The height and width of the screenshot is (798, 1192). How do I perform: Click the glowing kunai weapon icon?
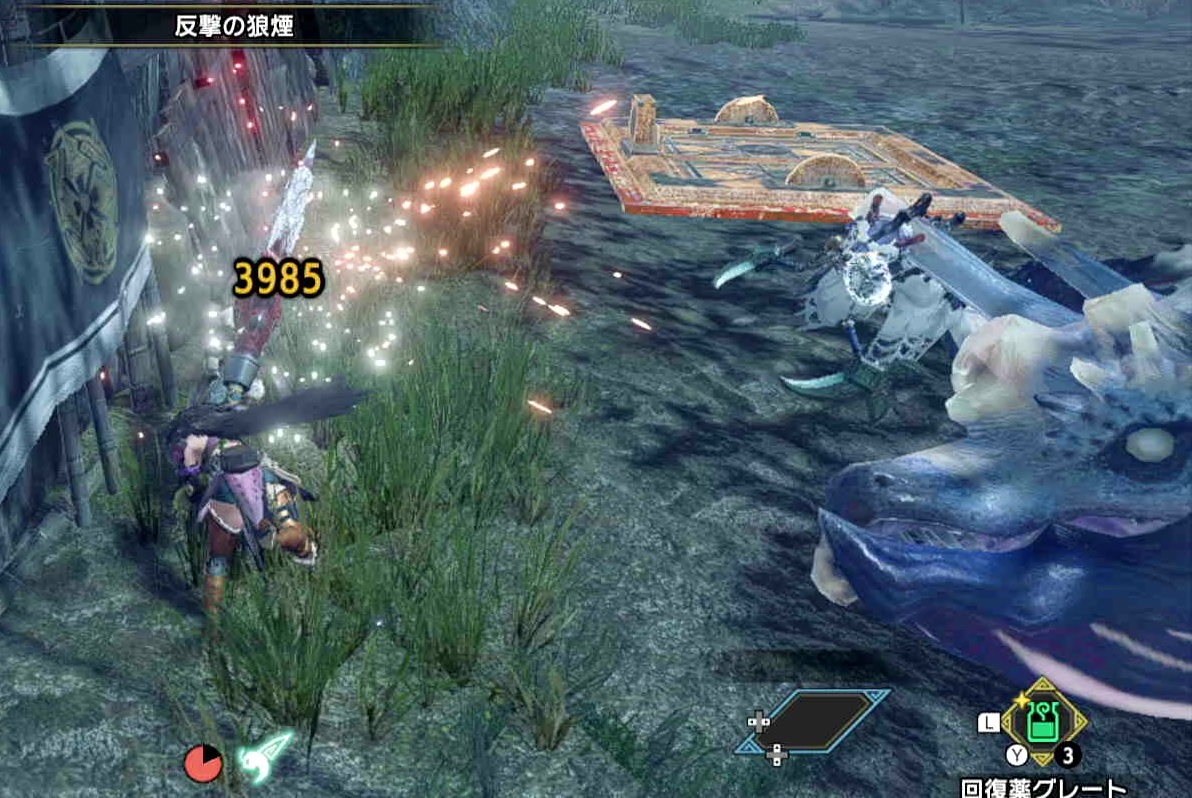(265, 759)
